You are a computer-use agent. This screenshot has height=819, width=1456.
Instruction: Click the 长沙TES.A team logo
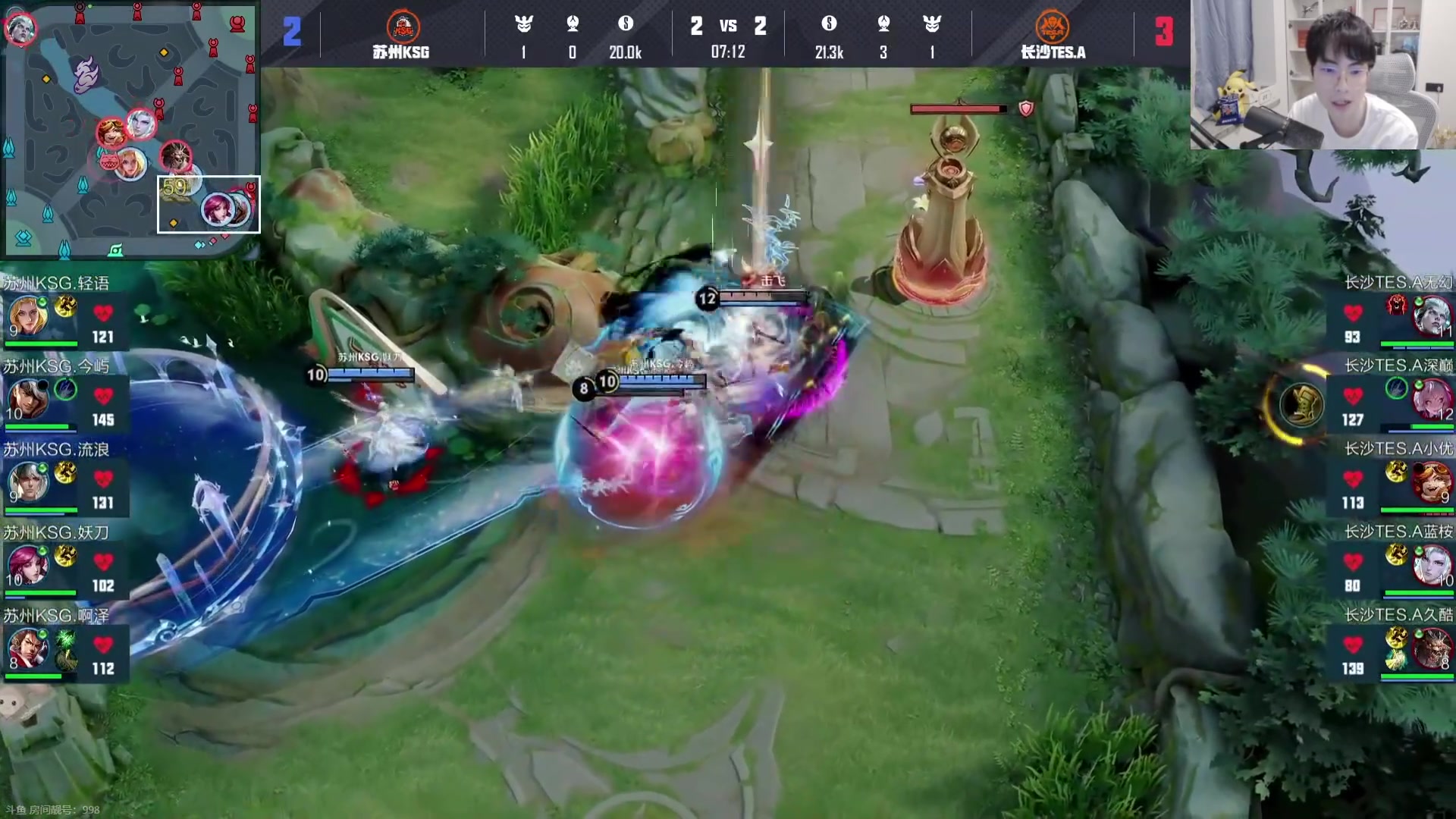[x=1052, y=27]
